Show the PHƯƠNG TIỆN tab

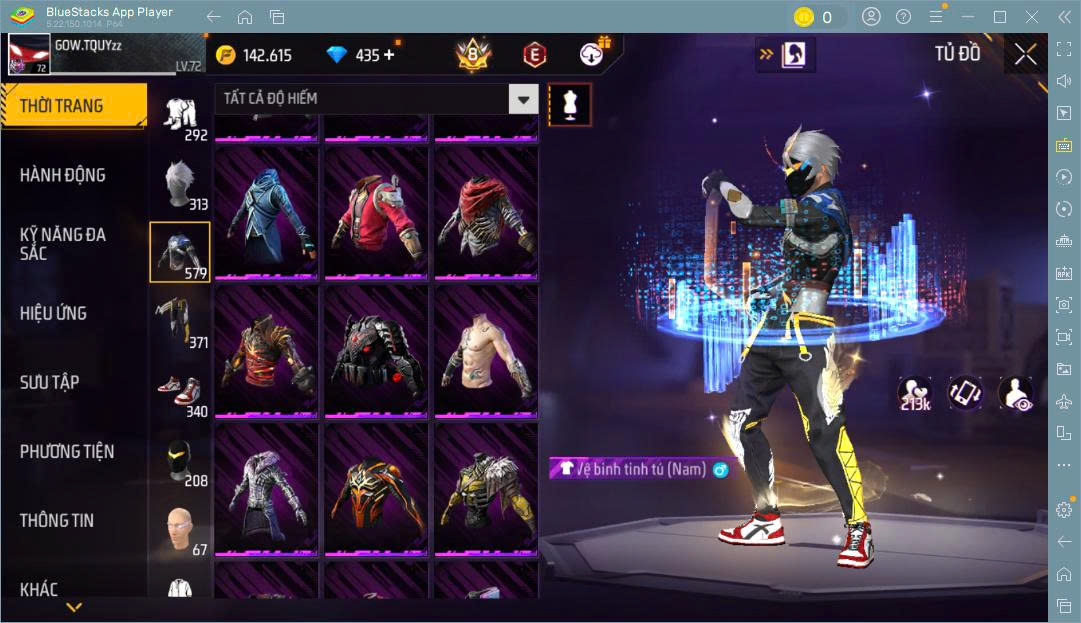(x=67, y=451)
